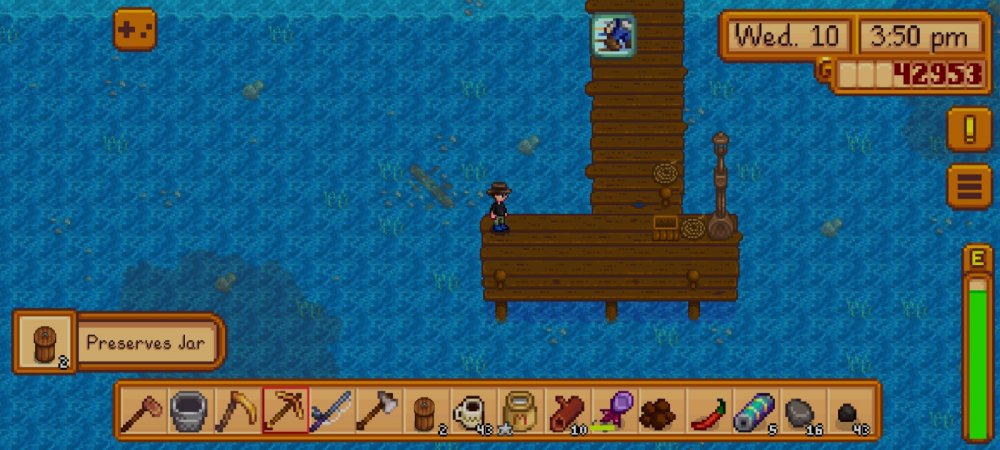The height and width of the screenshot is (450, 1000).
Task: Select the red hot pepper
Action: pyautogui.click(x=708, y=411)
